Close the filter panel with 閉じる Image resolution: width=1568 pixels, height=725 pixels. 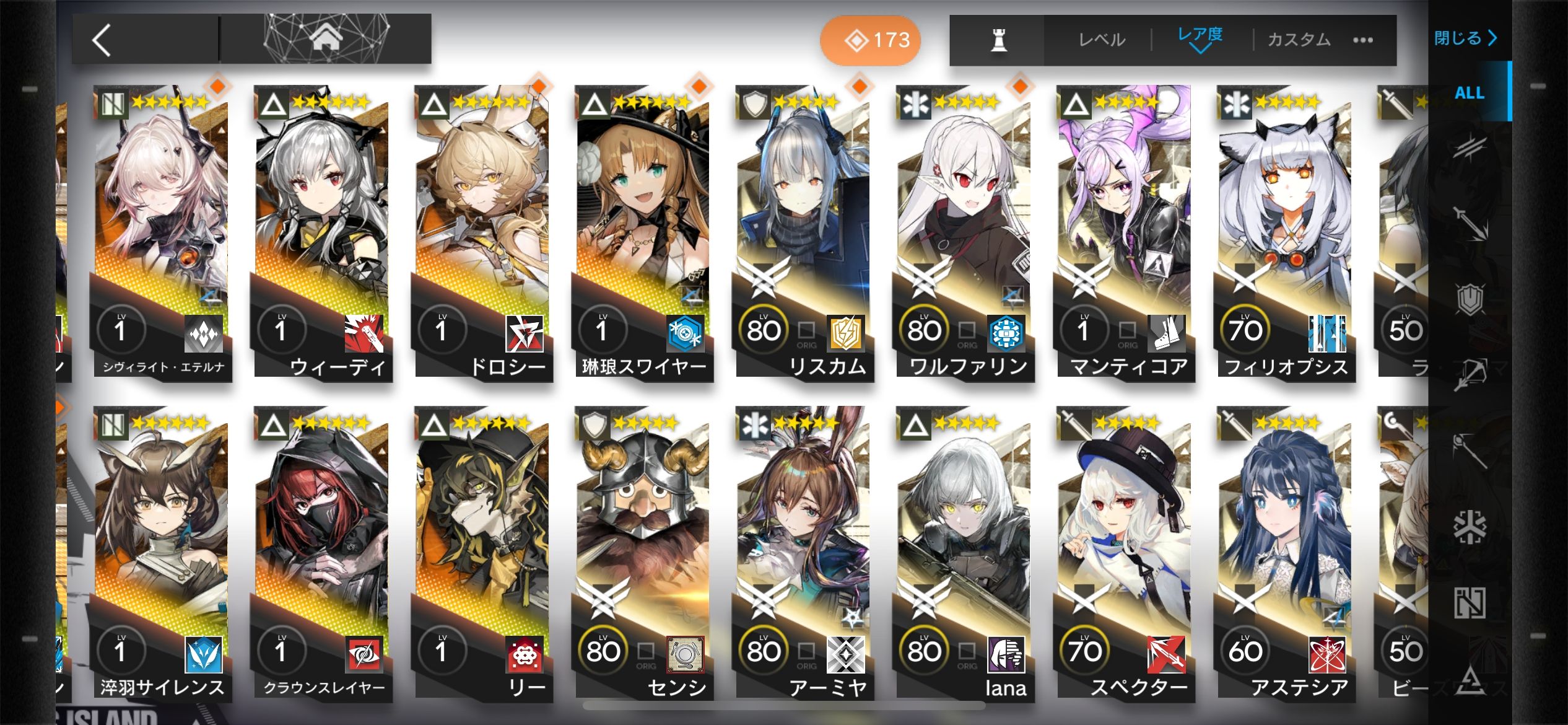(x=1465, y=38)
